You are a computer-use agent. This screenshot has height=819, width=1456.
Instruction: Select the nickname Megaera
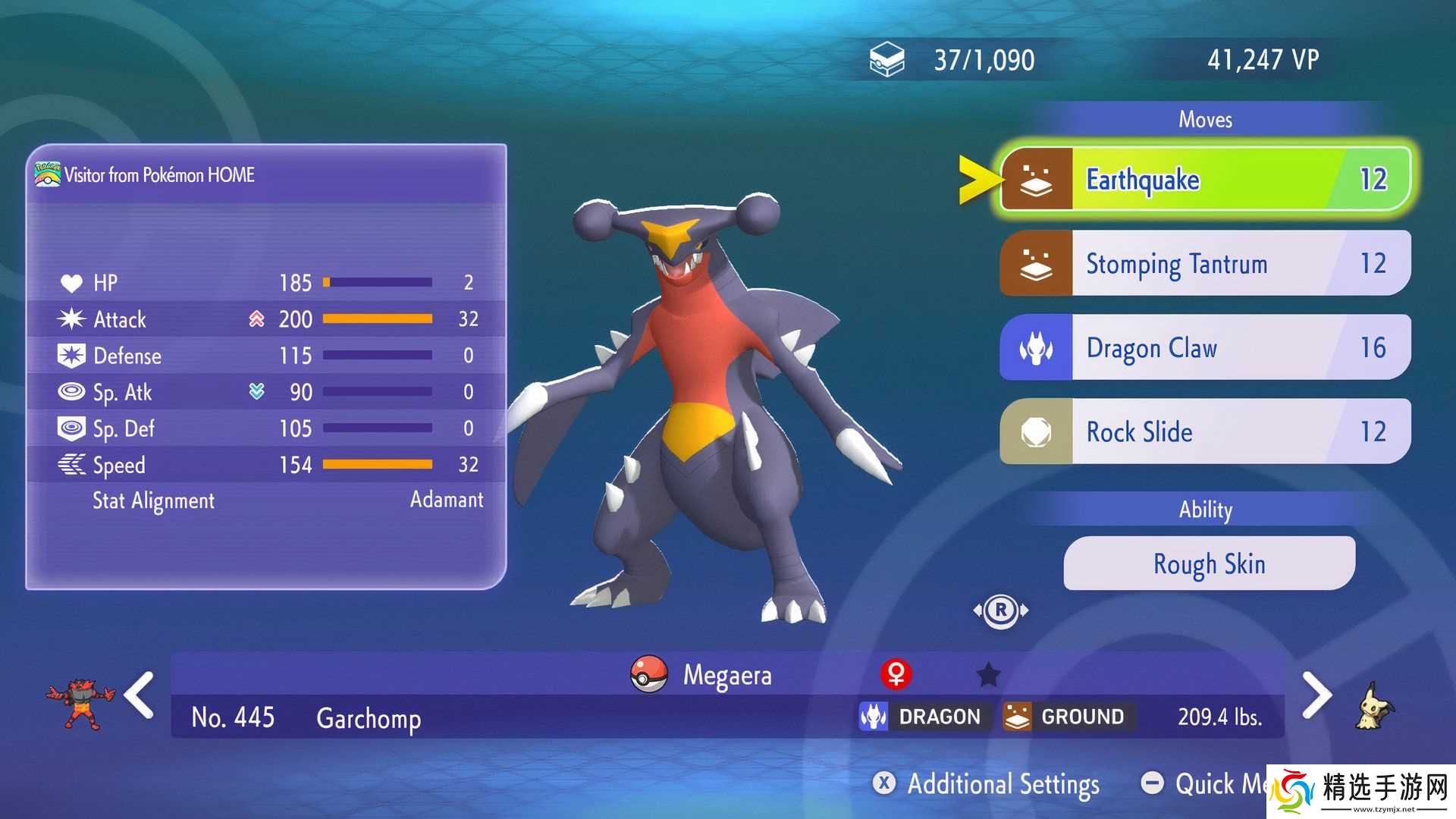[x=726, y=675]
